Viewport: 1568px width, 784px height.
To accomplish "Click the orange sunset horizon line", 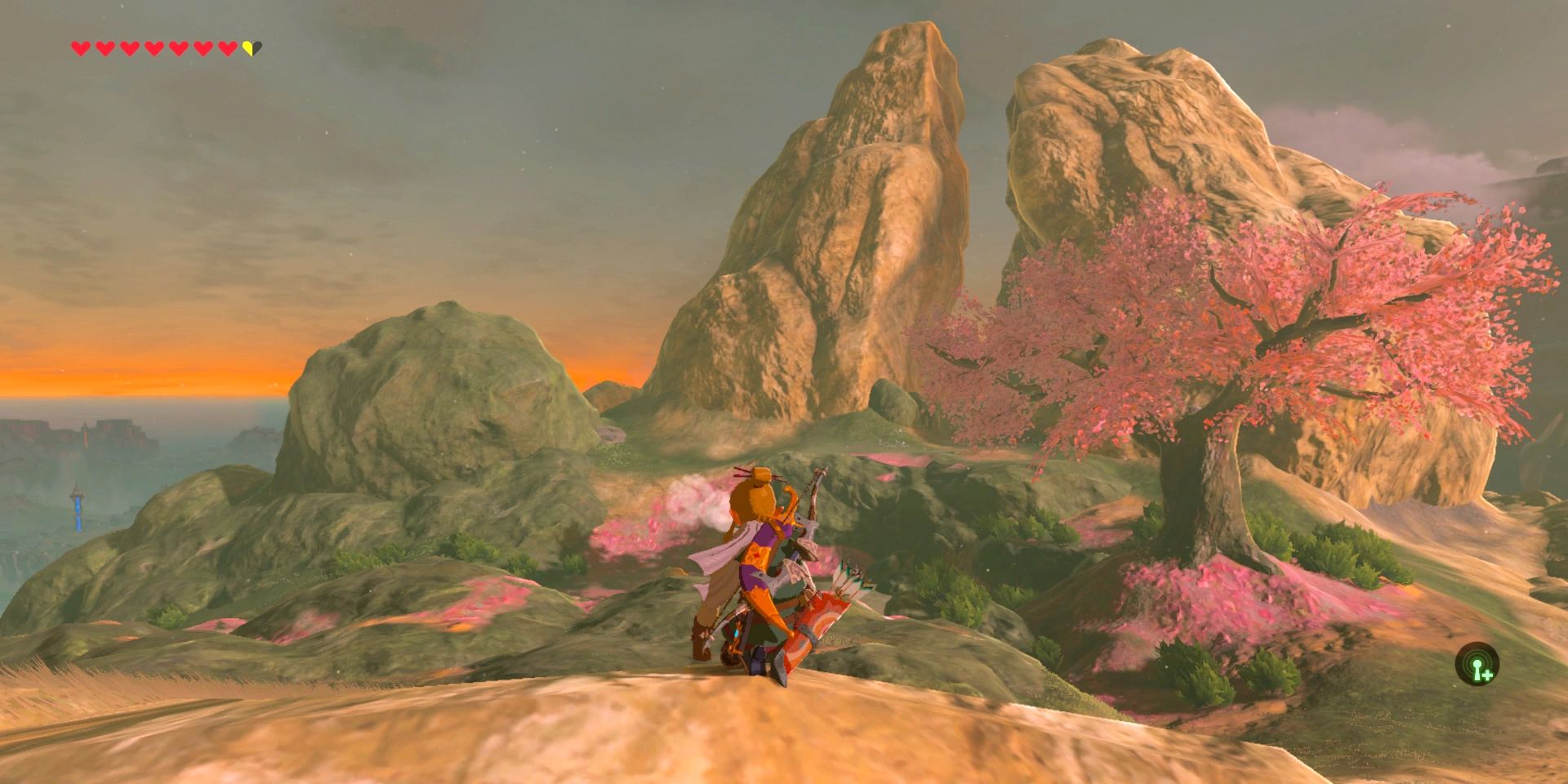I will (163, 396).
